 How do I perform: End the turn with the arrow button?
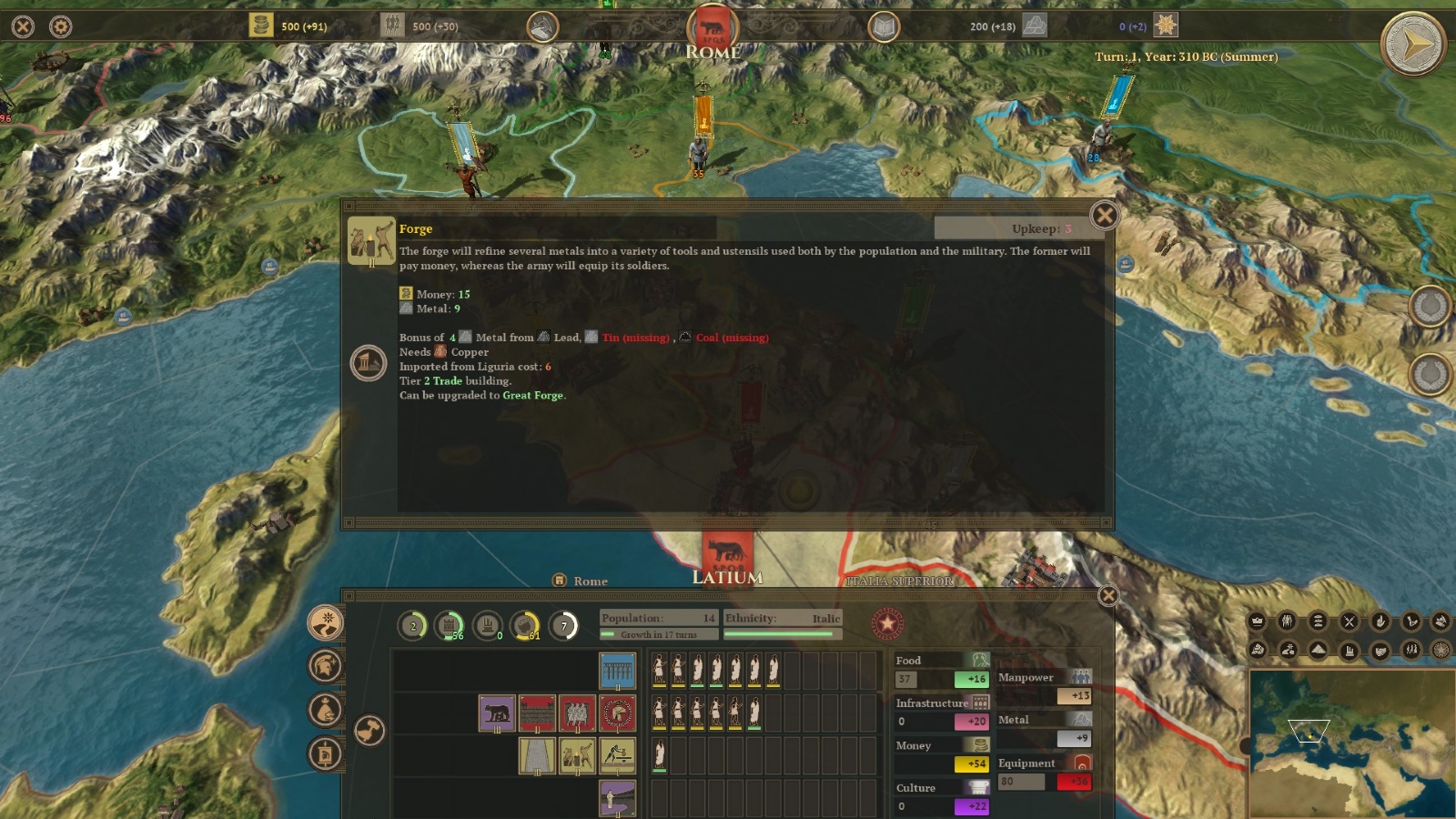[1412, 44]
